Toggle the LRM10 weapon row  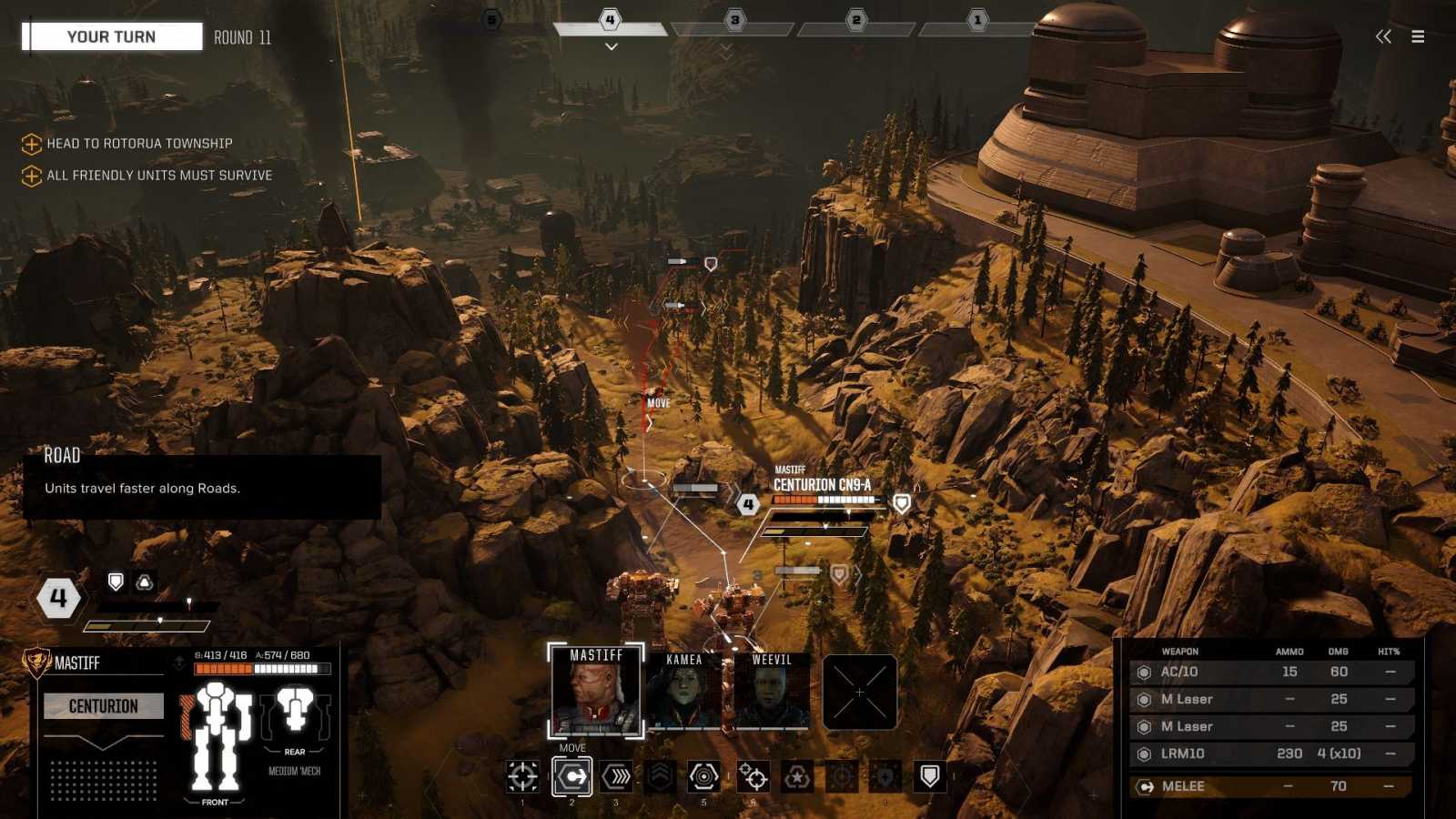(x=1270, y=753)
